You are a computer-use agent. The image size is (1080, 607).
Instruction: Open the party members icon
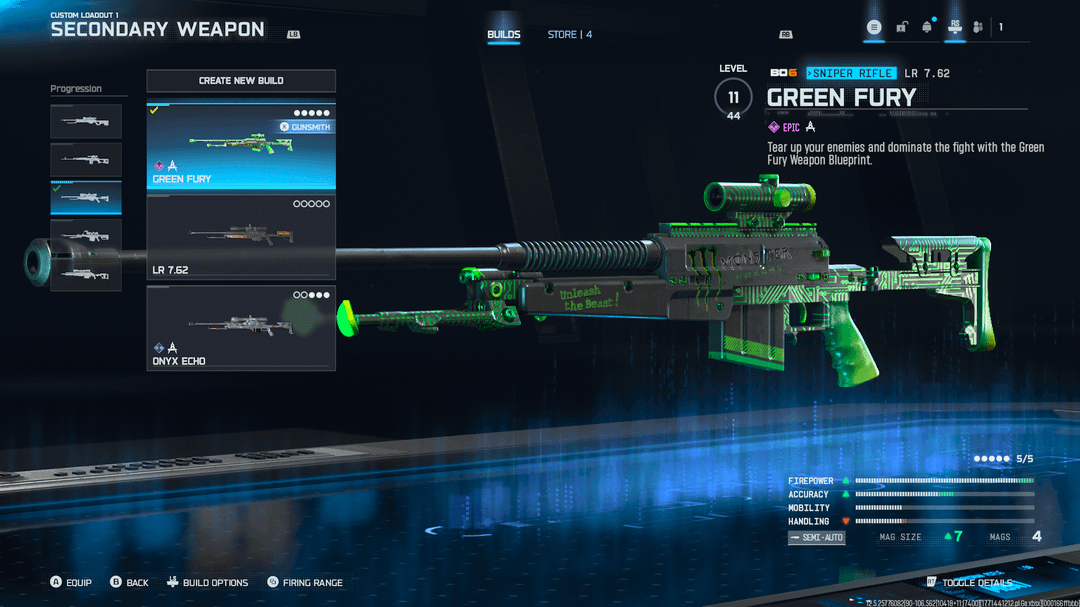978,27
